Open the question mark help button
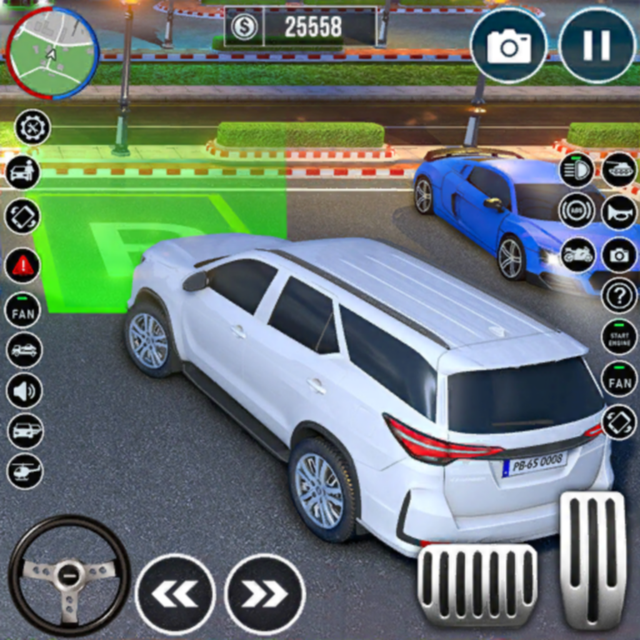The width and height of the screenshot is (640, 640). pyautogui.click(x=618, y=296)
